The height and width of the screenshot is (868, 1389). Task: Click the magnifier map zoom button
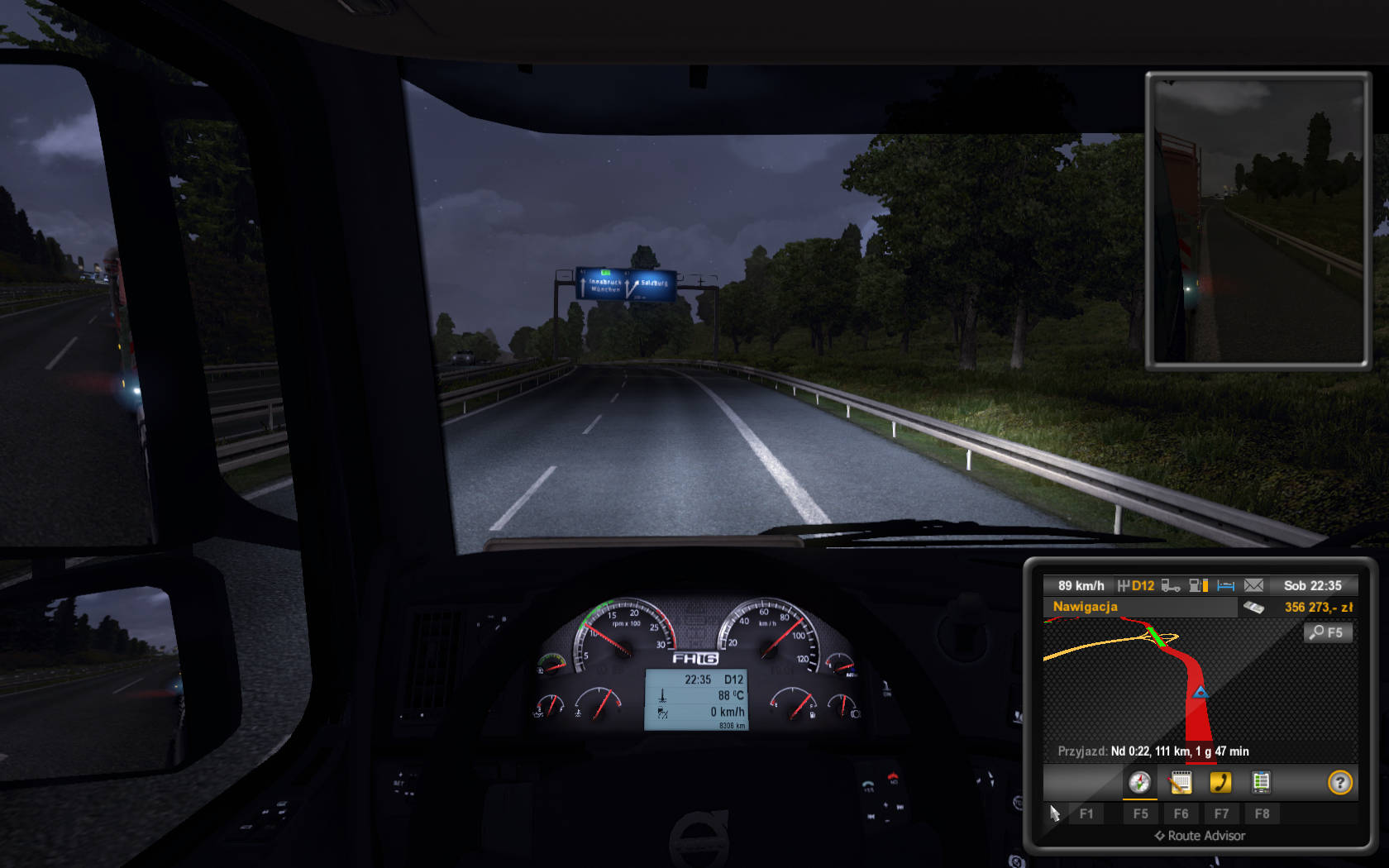point(1327,632)
